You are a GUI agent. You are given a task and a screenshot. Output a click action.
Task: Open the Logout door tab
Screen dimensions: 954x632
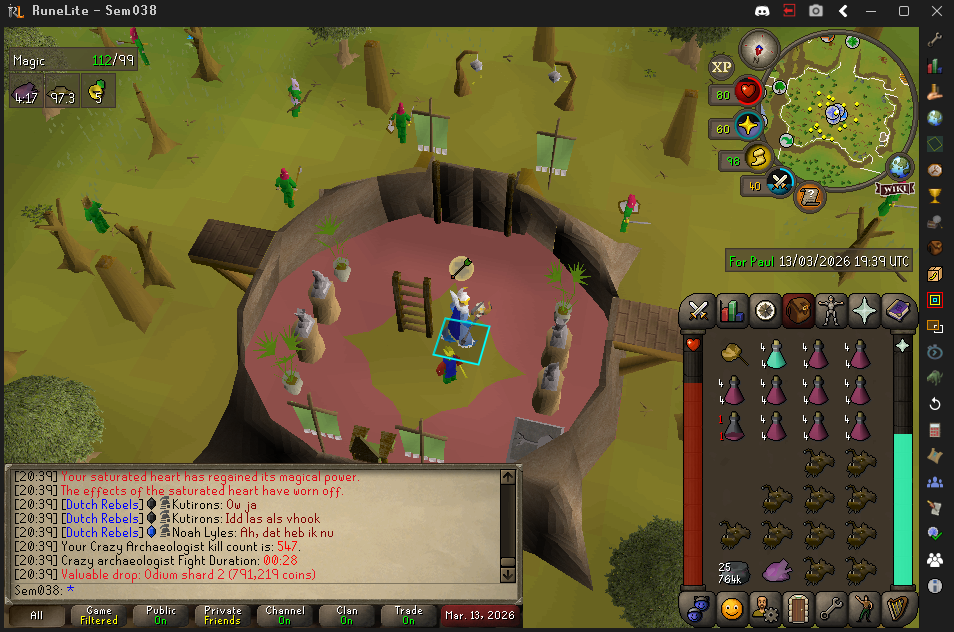(x=797, y=607)
